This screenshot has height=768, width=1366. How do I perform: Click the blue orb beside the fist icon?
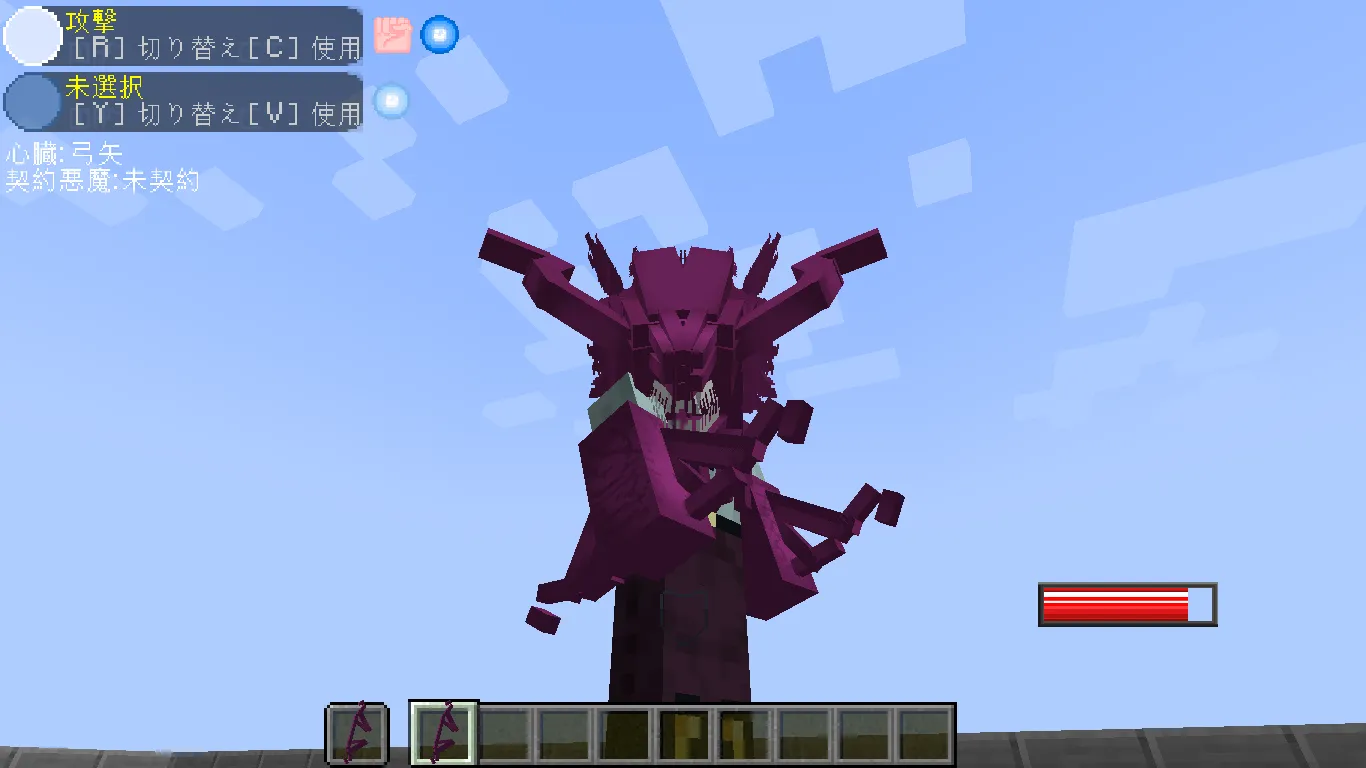pos(438,35)
